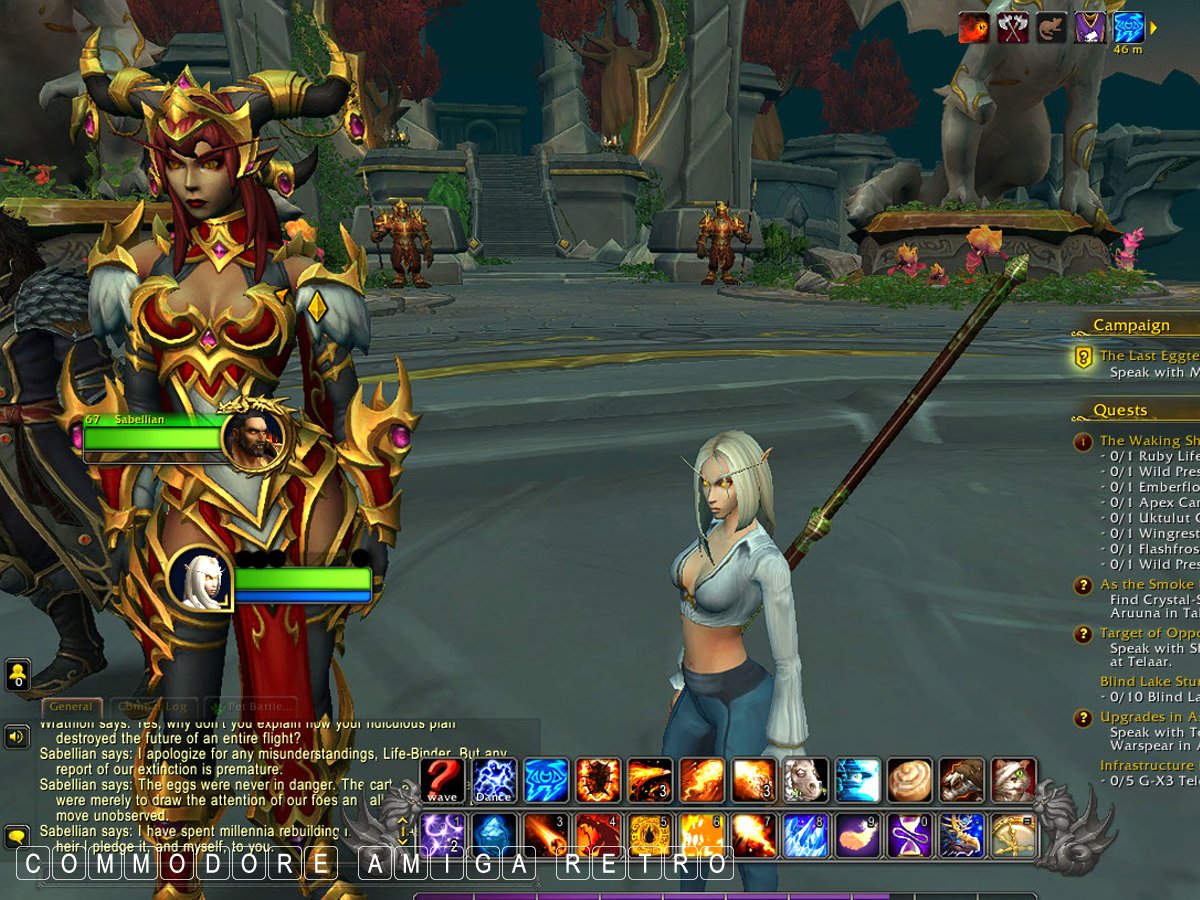This screenshot has width=1200, height=900.
Task: Cast the blue Arcane Intellect eye spell
Action: click(546, 780)
